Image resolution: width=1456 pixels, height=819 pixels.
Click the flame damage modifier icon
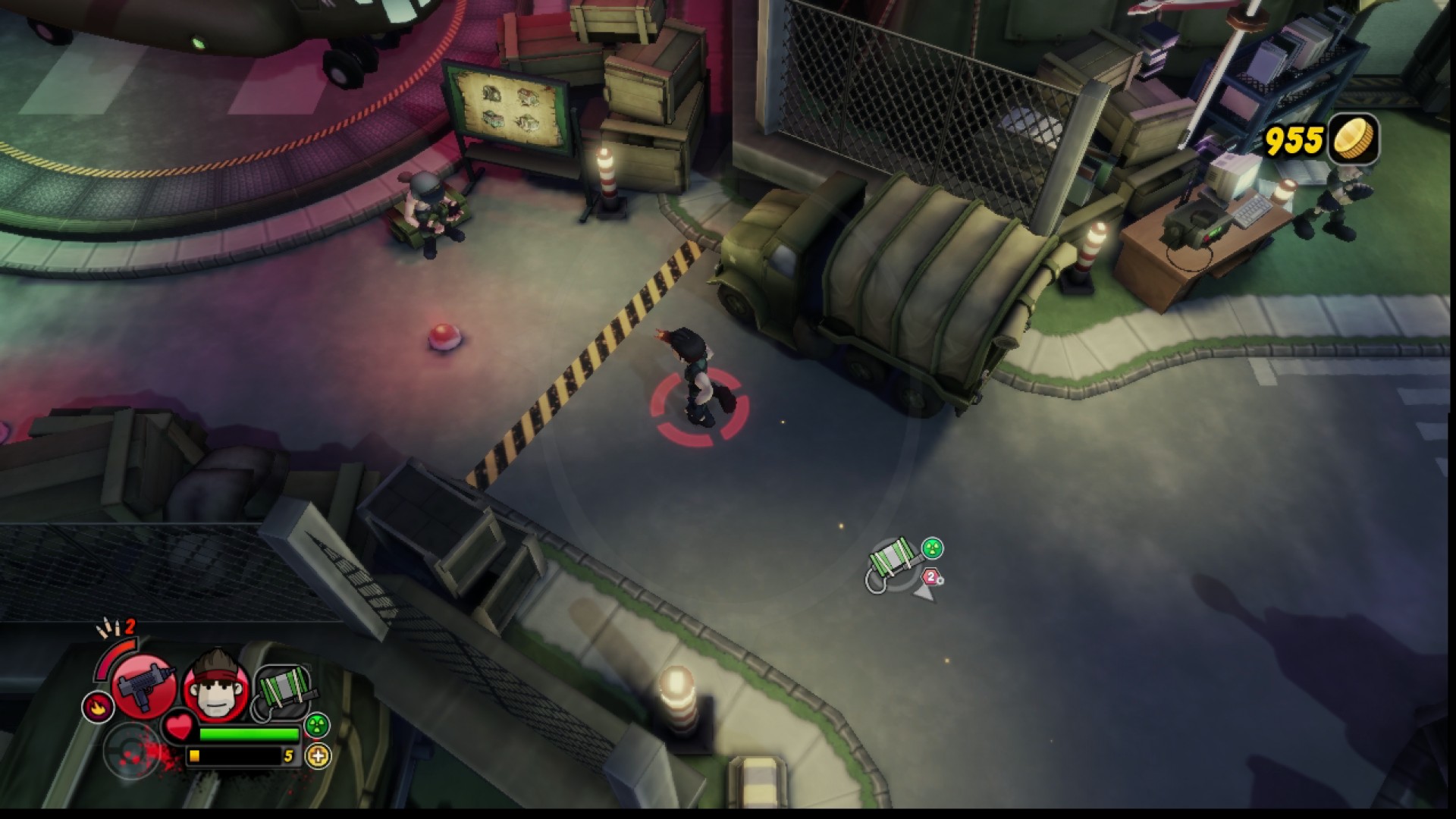pyautogui.click(x=97, y=706)
